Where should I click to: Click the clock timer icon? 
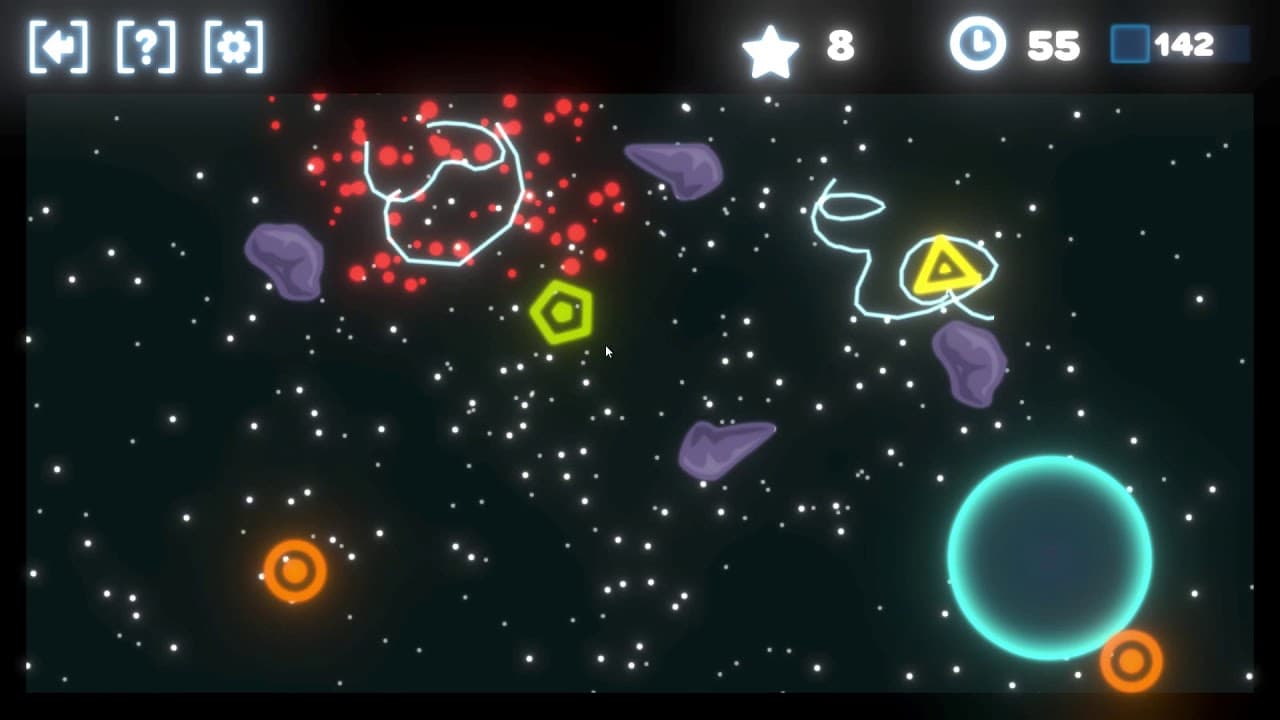point(978,44)
